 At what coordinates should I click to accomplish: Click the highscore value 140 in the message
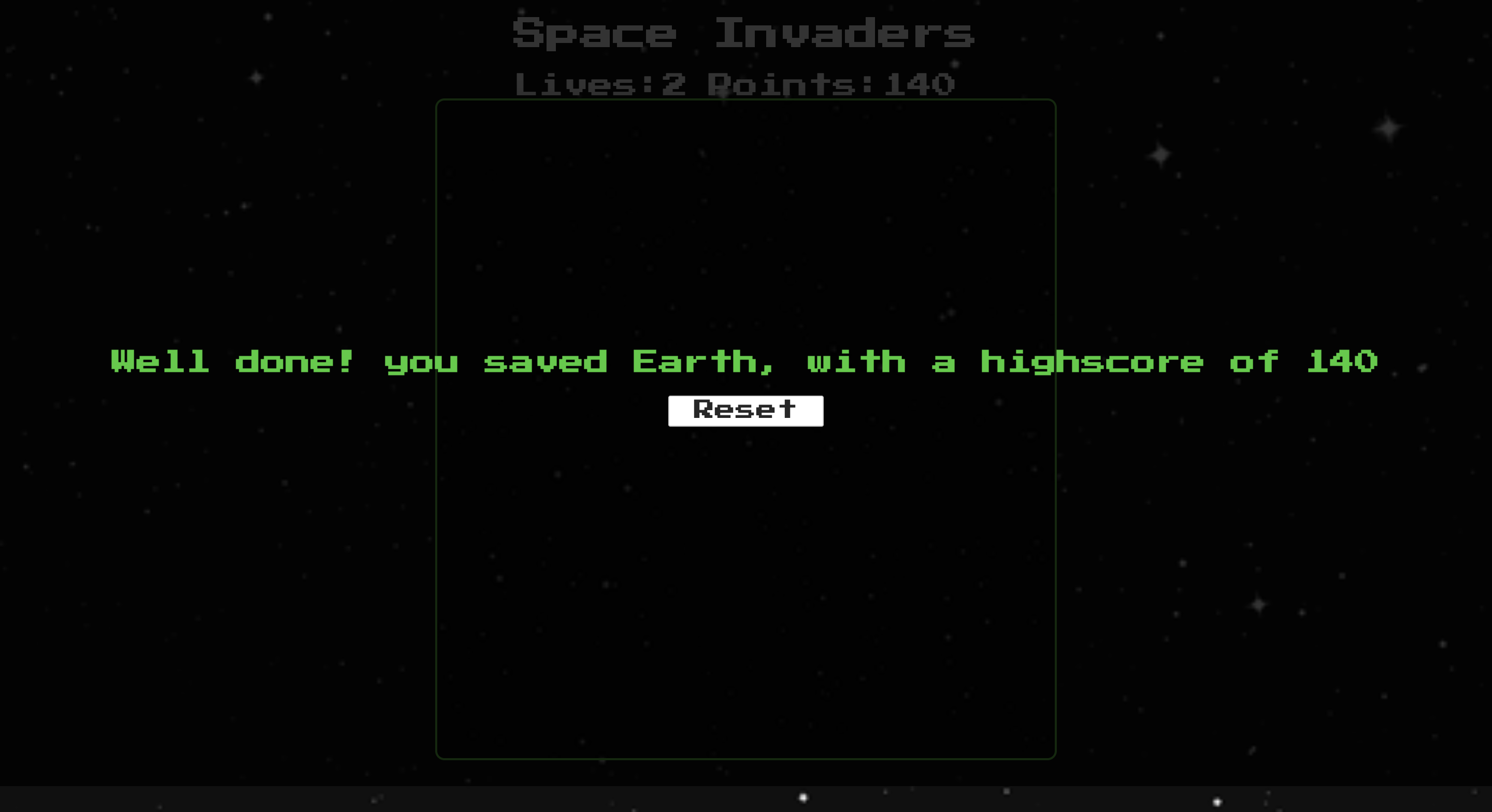point(1344,361)
